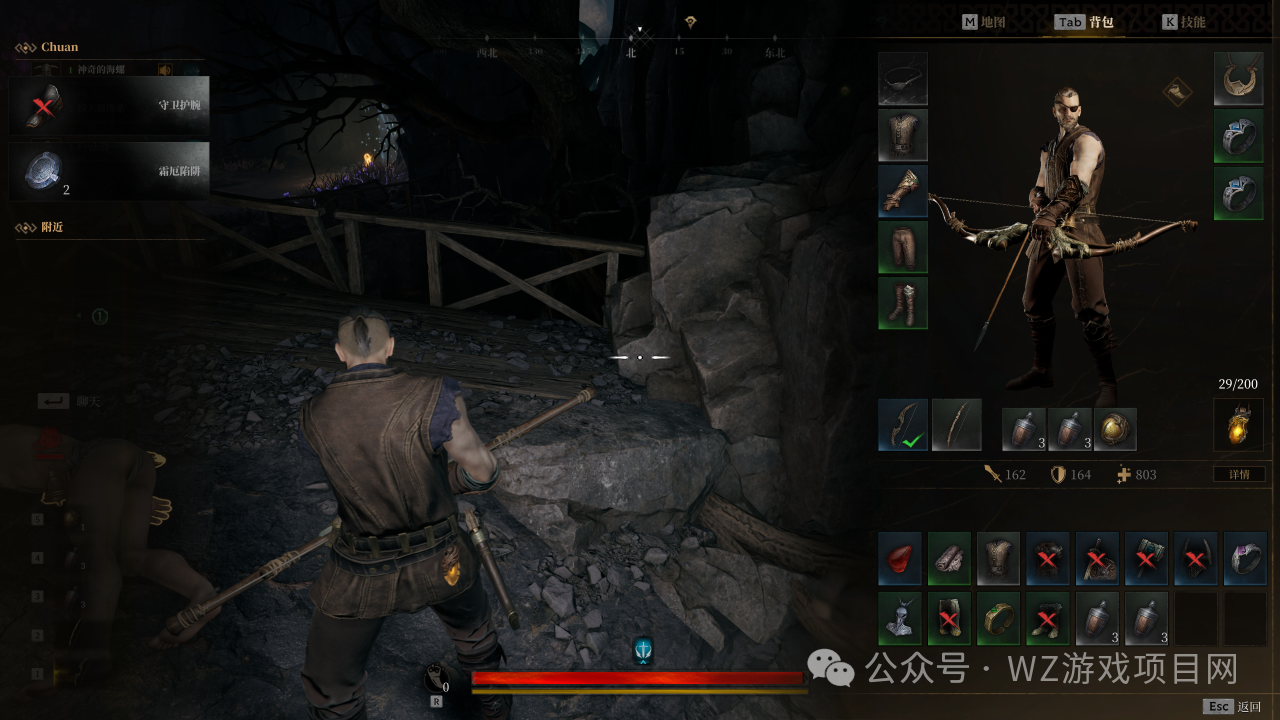
Task: Click the rolled cloth item in backpack
Action: [x=949, y=559]
